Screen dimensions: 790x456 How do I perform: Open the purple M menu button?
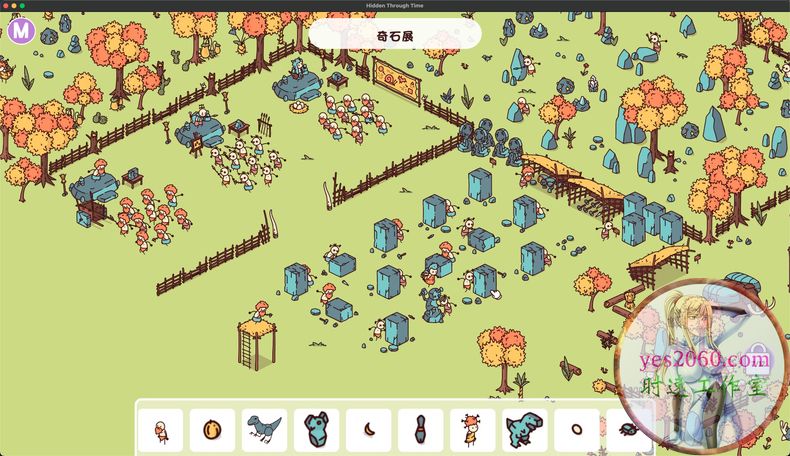click(21, 31)
